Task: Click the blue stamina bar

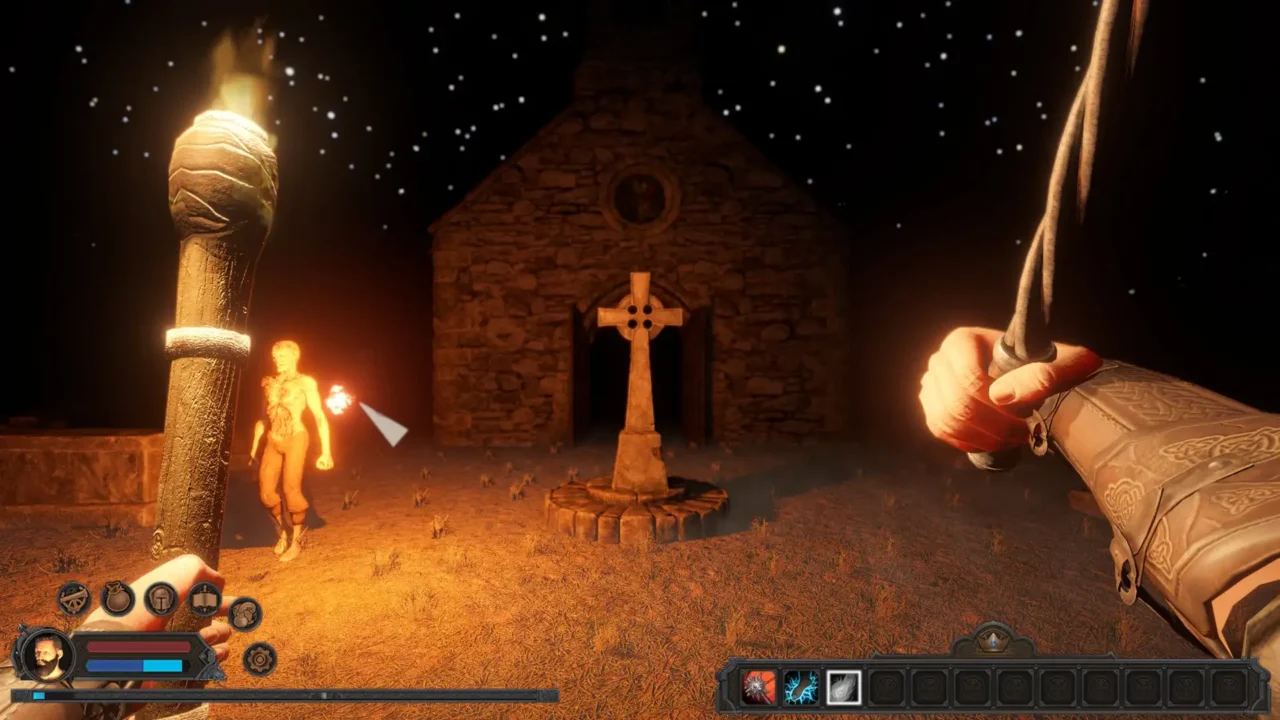Action: [135, 666]
